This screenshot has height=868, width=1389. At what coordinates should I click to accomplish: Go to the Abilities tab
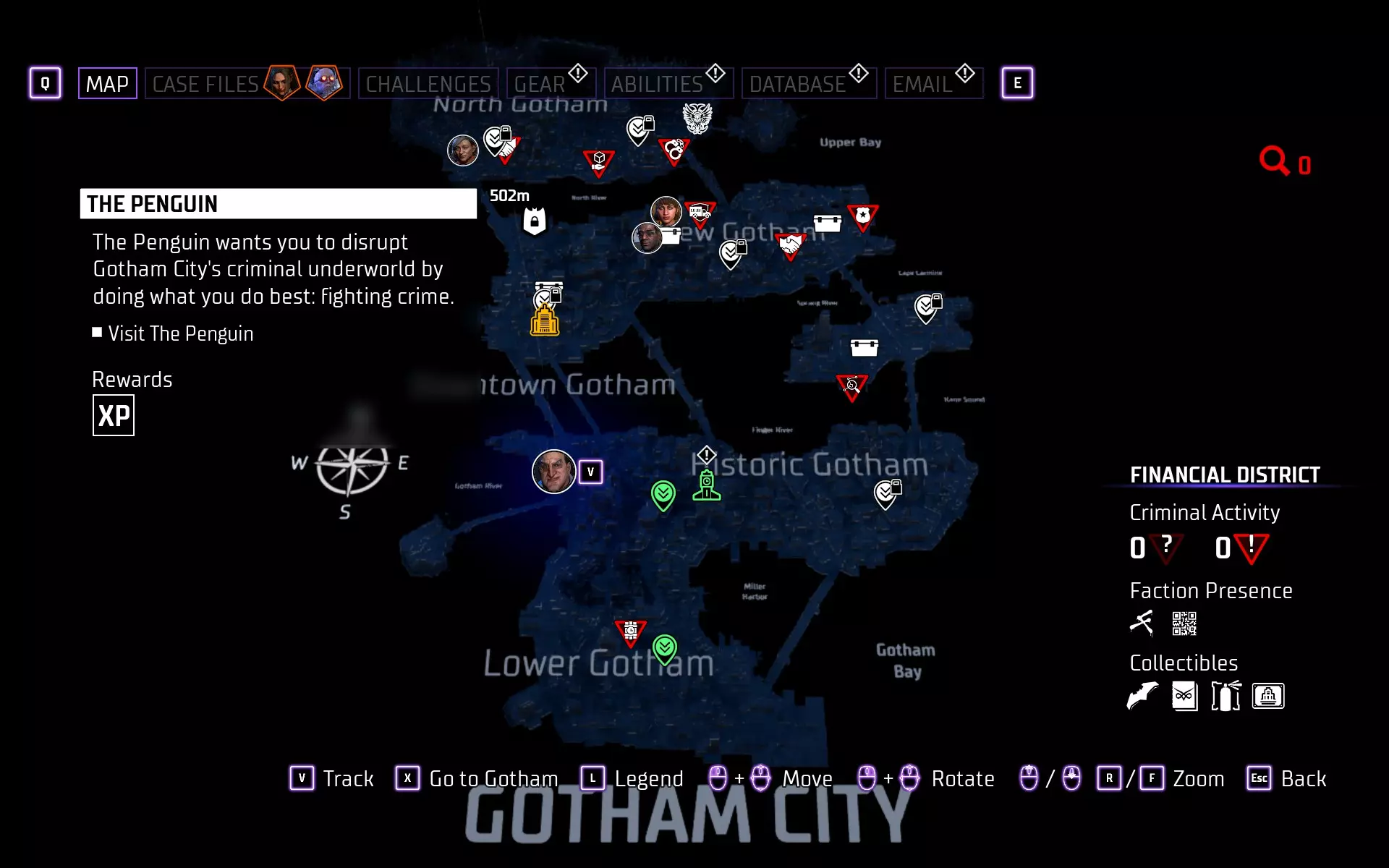pos(657,84)
